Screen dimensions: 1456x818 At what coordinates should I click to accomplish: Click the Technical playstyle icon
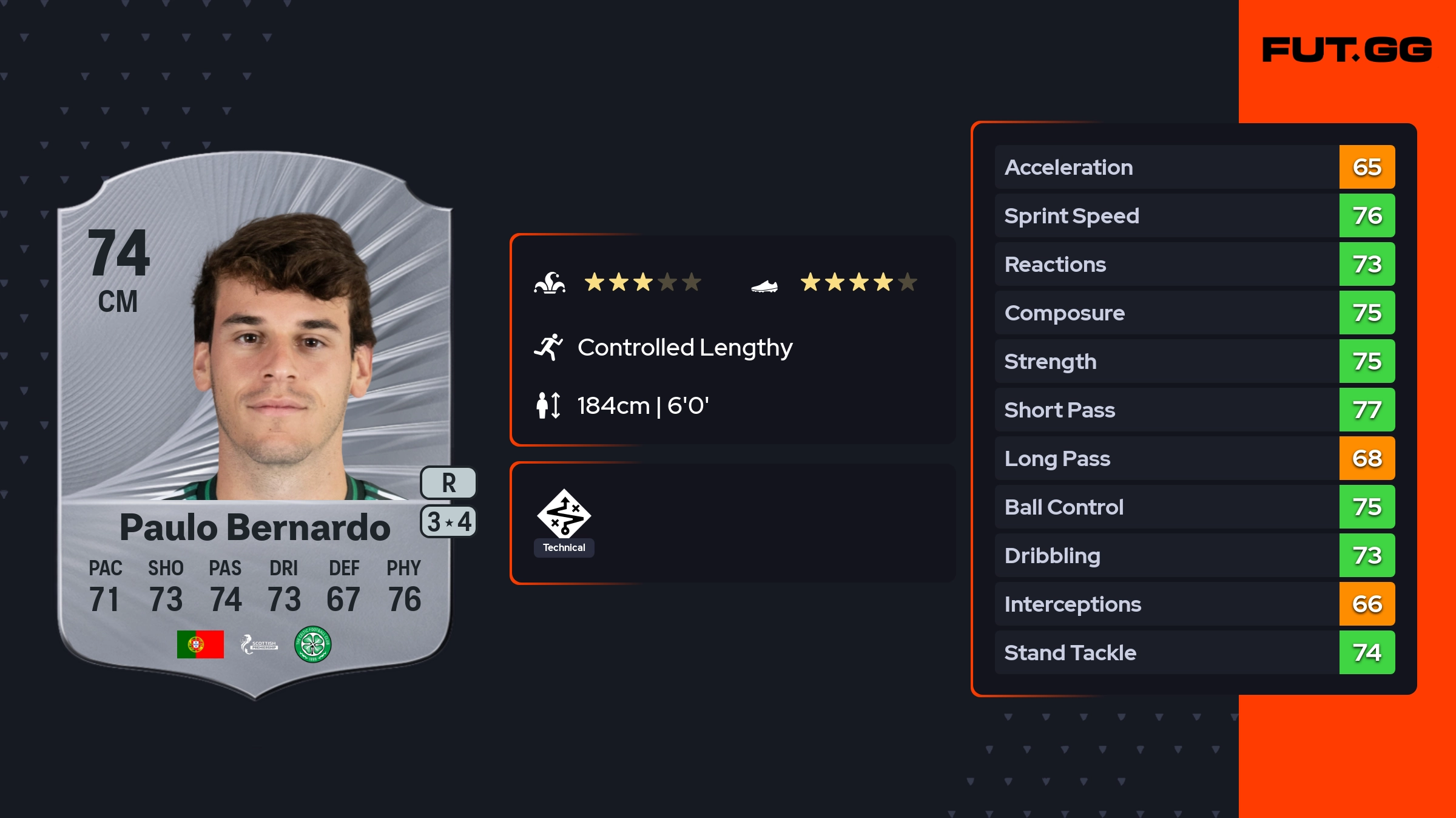[x=564, y=515]
